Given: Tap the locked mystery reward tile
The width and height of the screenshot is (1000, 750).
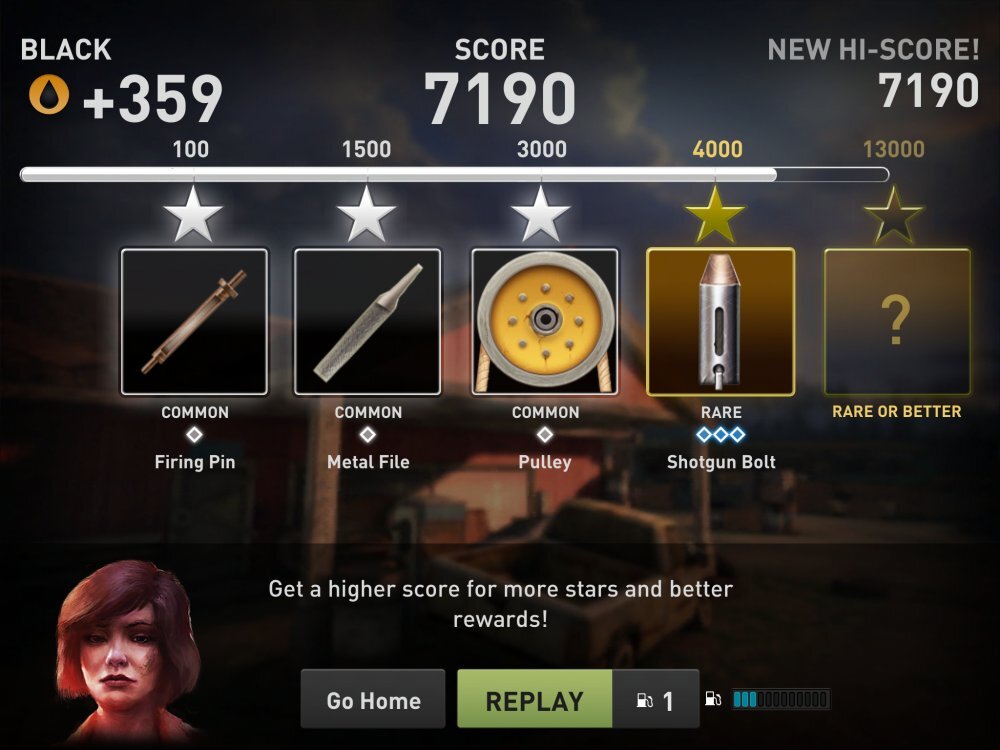Looking at the screenshot, I should click(897, 321).
